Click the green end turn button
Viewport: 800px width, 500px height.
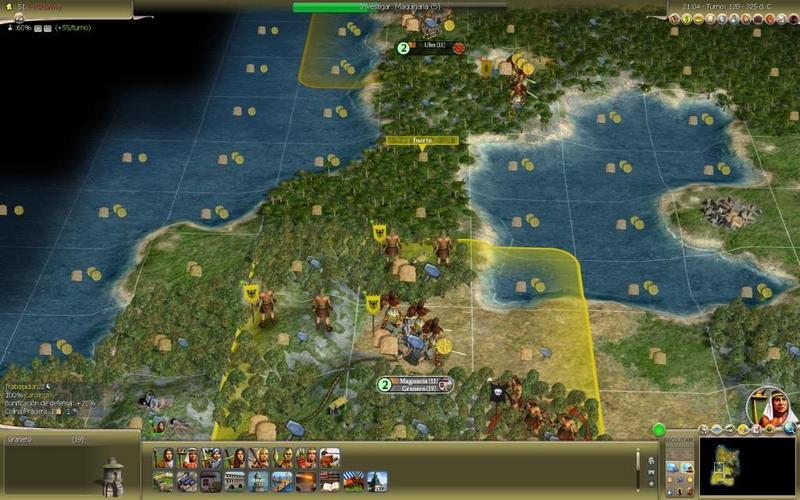659,430
